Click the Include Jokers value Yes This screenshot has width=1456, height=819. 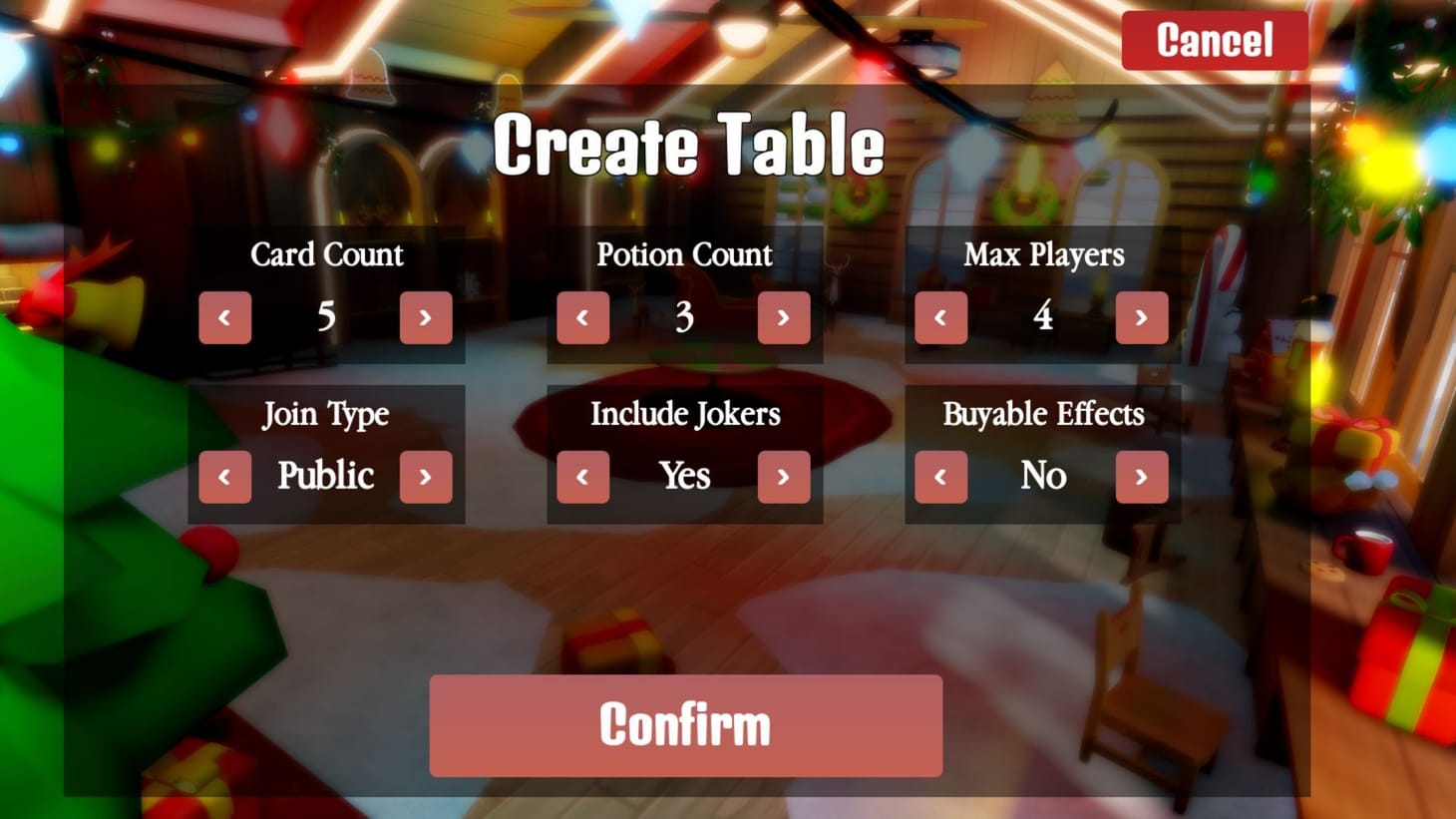pos(684,477)
